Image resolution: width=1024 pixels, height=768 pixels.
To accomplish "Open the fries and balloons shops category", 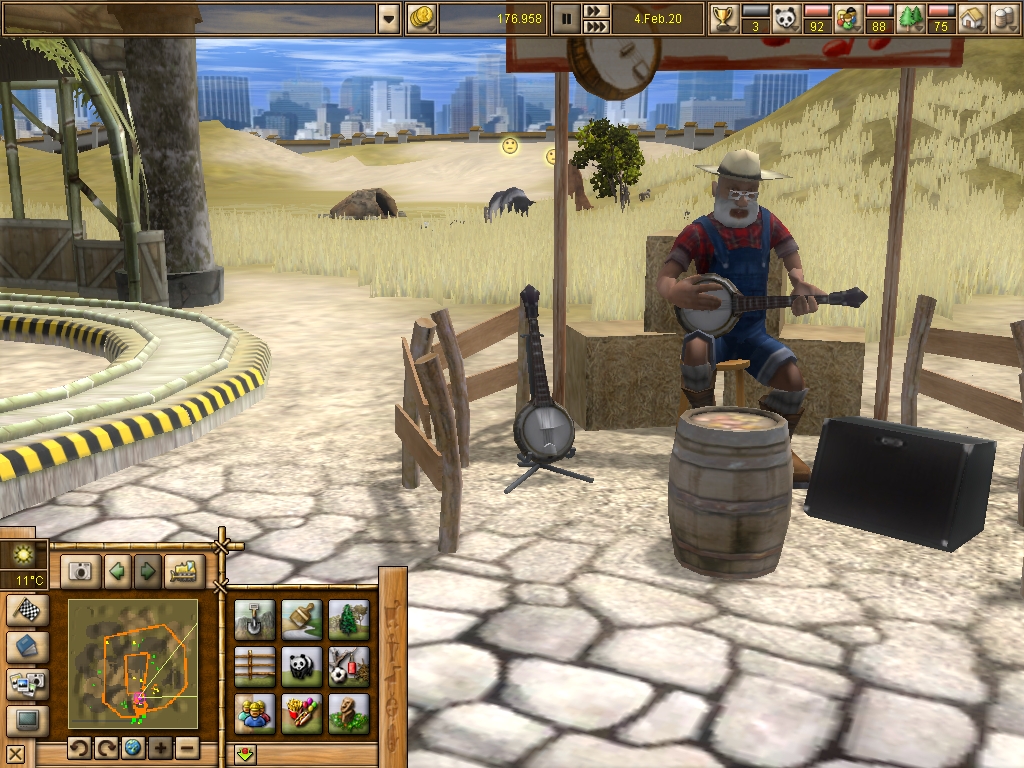I will pos(302,714).
